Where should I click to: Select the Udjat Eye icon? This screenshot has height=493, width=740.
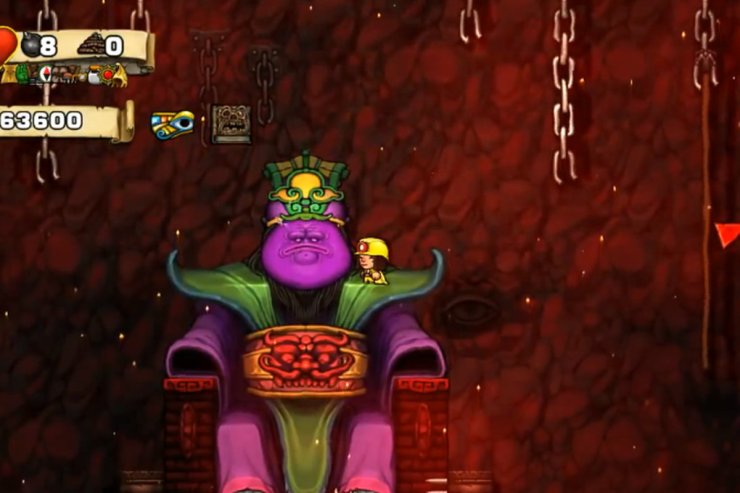[x=172, y=124]
